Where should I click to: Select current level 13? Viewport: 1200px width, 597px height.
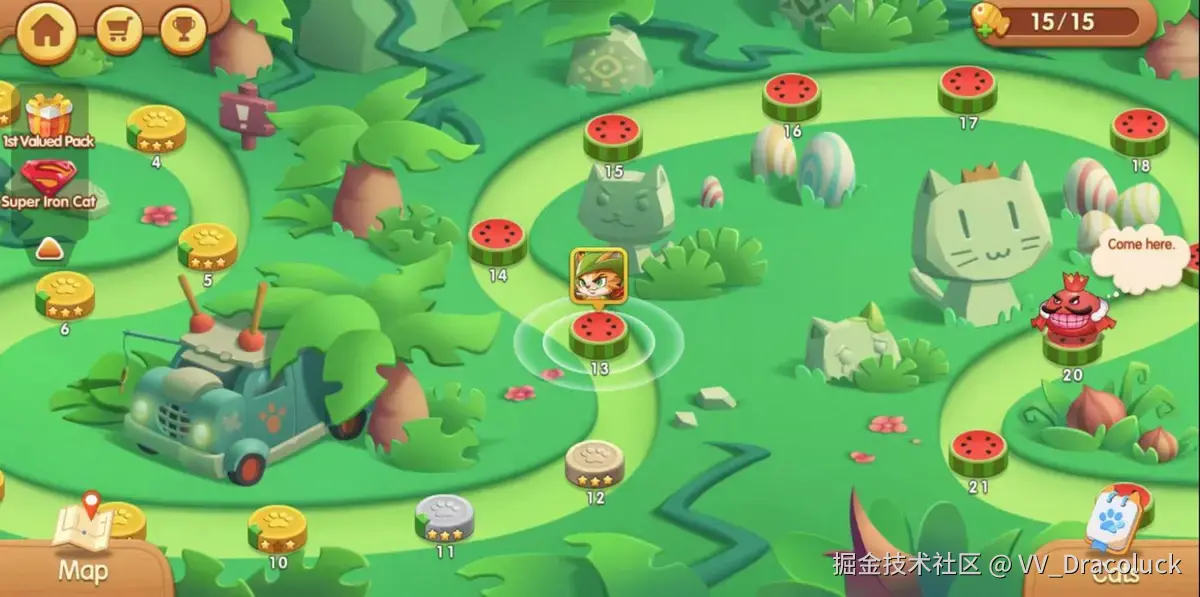click(599, 334)
